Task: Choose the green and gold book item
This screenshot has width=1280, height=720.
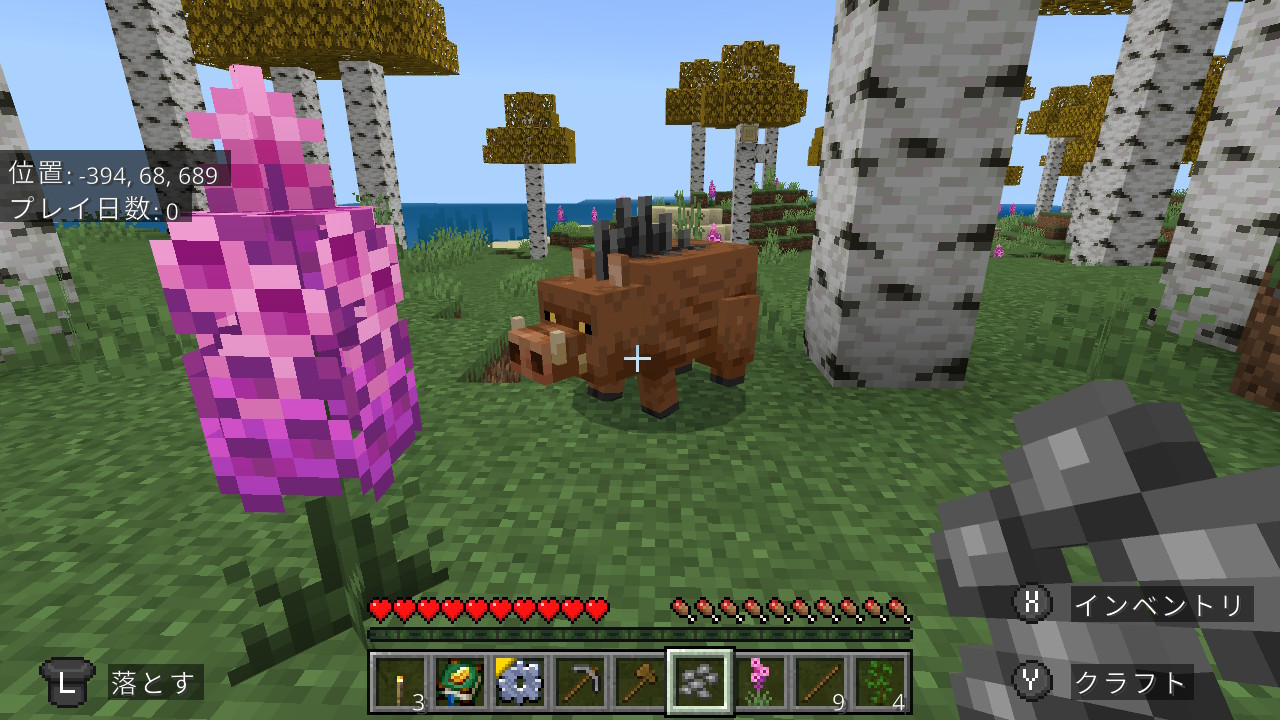Action: (460, 682)
